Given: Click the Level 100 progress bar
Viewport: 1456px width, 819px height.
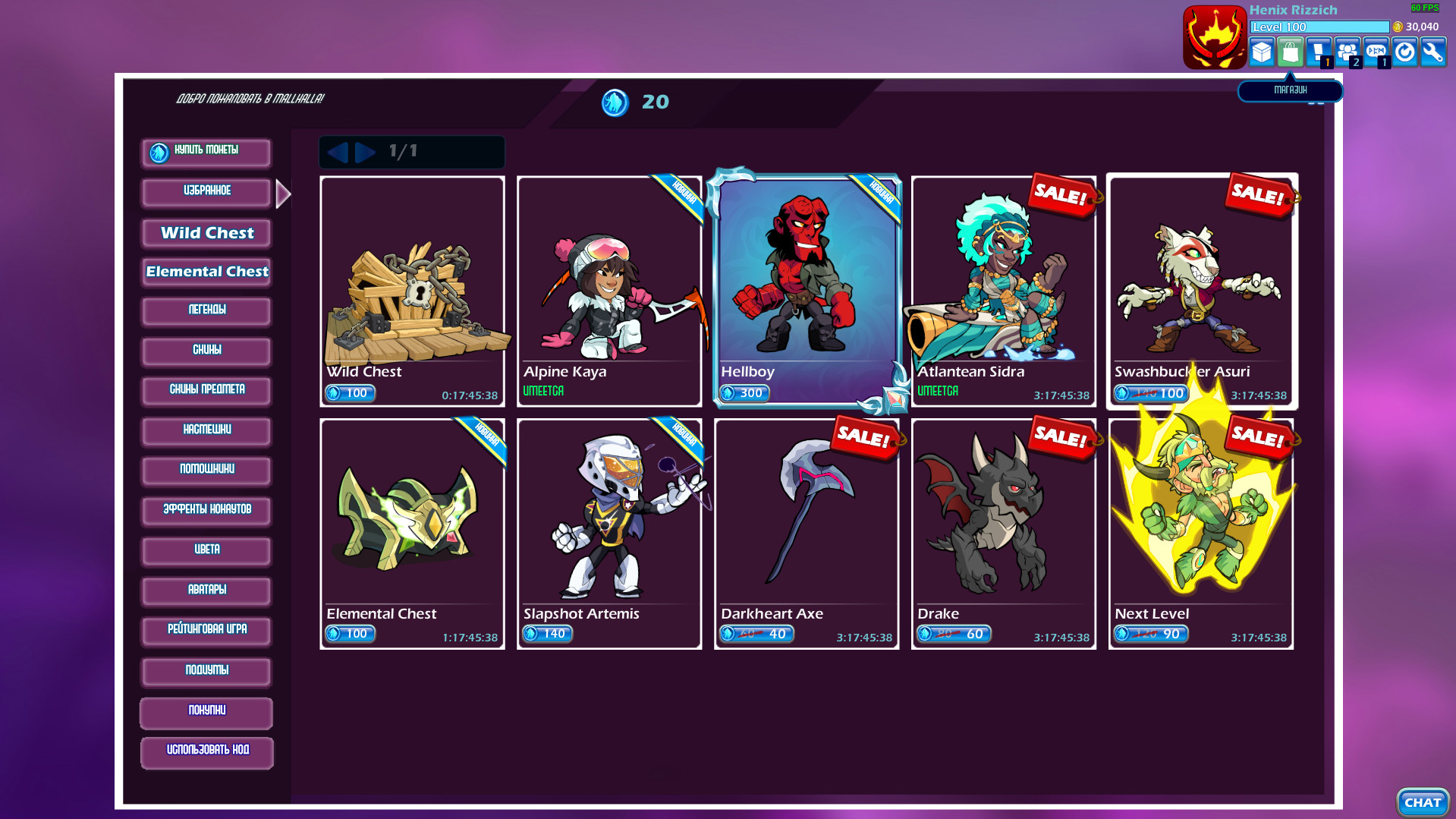Looking at the screenshot, I should [1320, 27].
